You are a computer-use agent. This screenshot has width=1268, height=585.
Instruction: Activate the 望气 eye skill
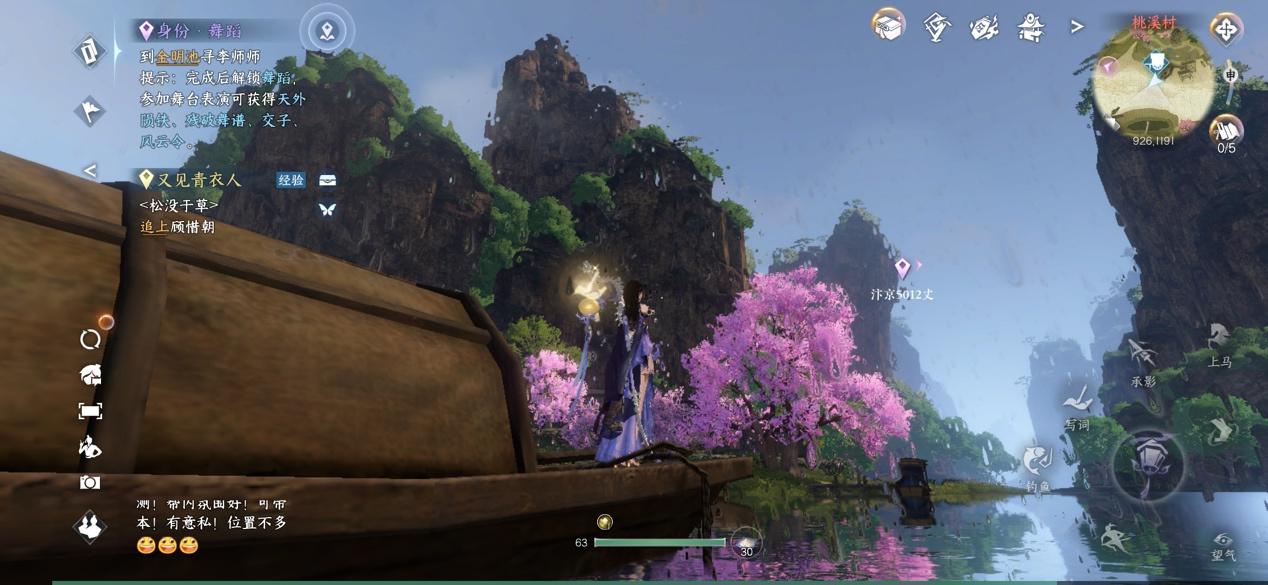pyautogui.click(x=1222, y=544)
